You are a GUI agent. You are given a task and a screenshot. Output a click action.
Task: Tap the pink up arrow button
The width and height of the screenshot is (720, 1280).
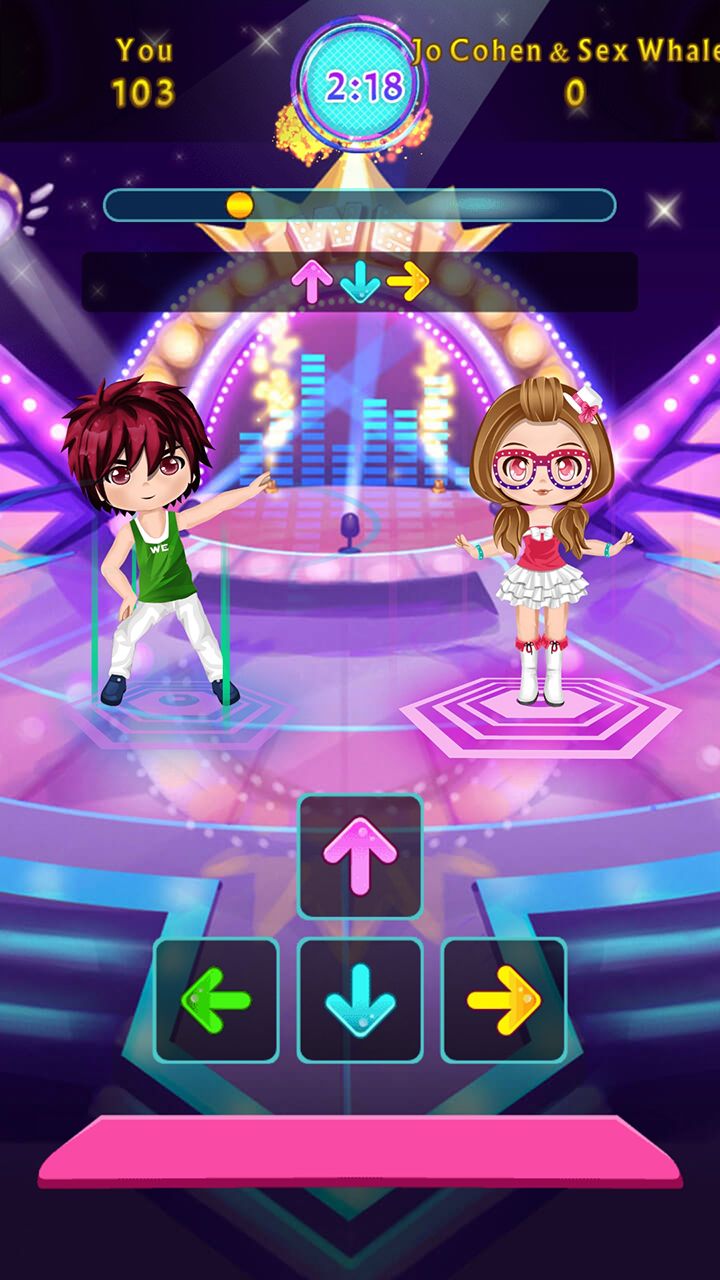360,857
